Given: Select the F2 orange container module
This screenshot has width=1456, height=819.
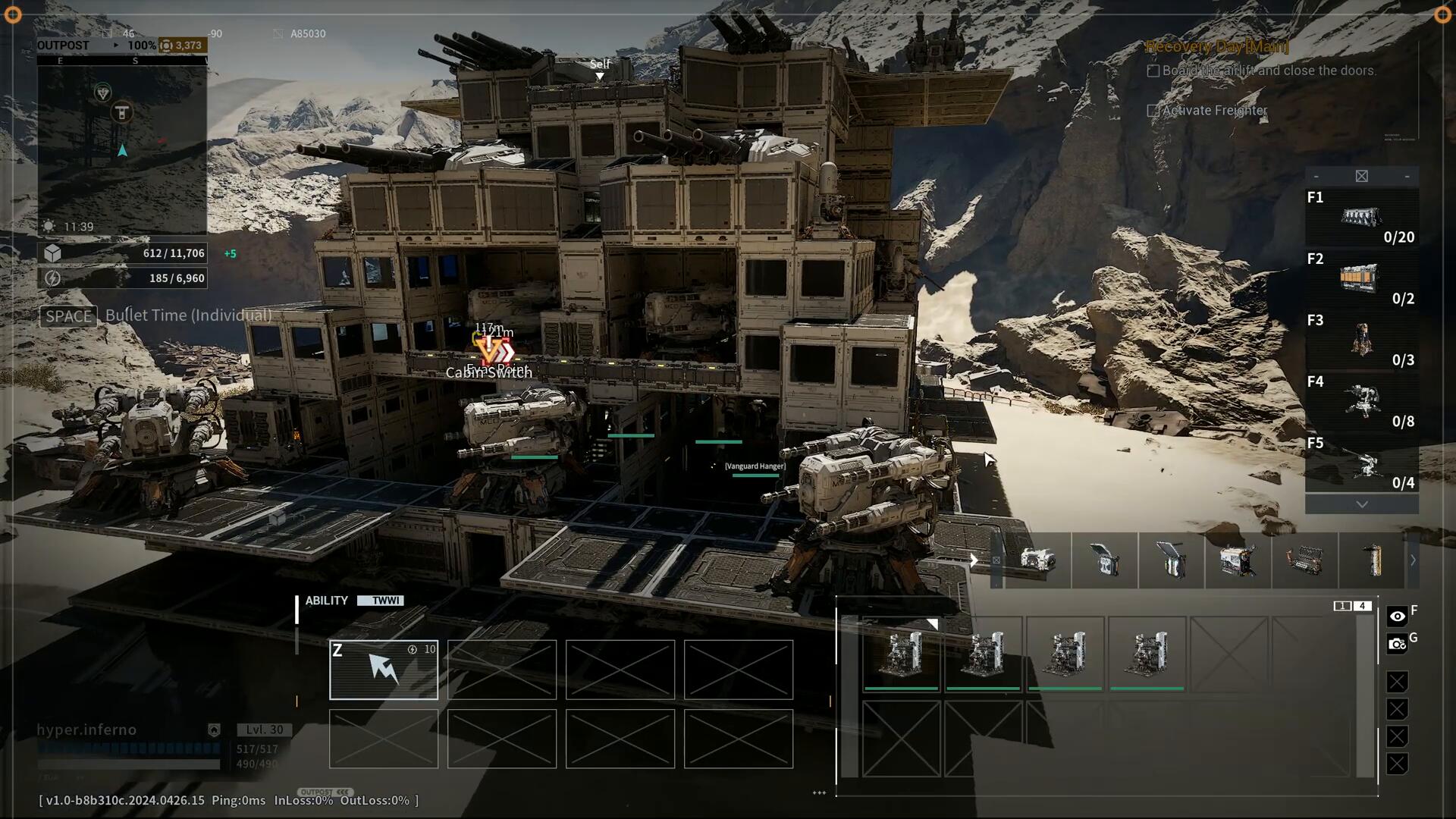Looking at the screenshot, I should [x=1361, y=278].
